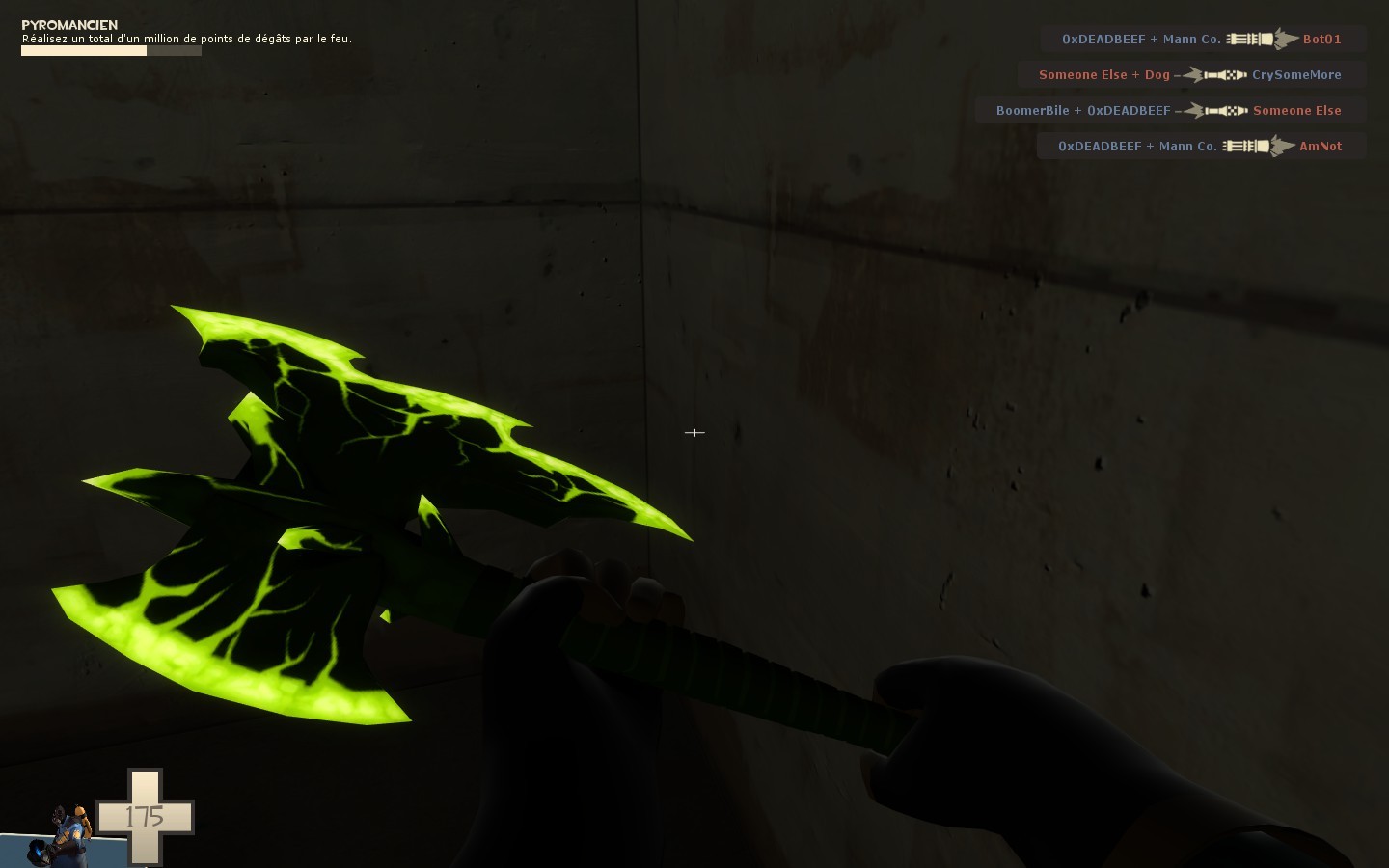Click the Someone Else victim name in the kill feed
The image size is (1389, 868).
coord(1296,110)
